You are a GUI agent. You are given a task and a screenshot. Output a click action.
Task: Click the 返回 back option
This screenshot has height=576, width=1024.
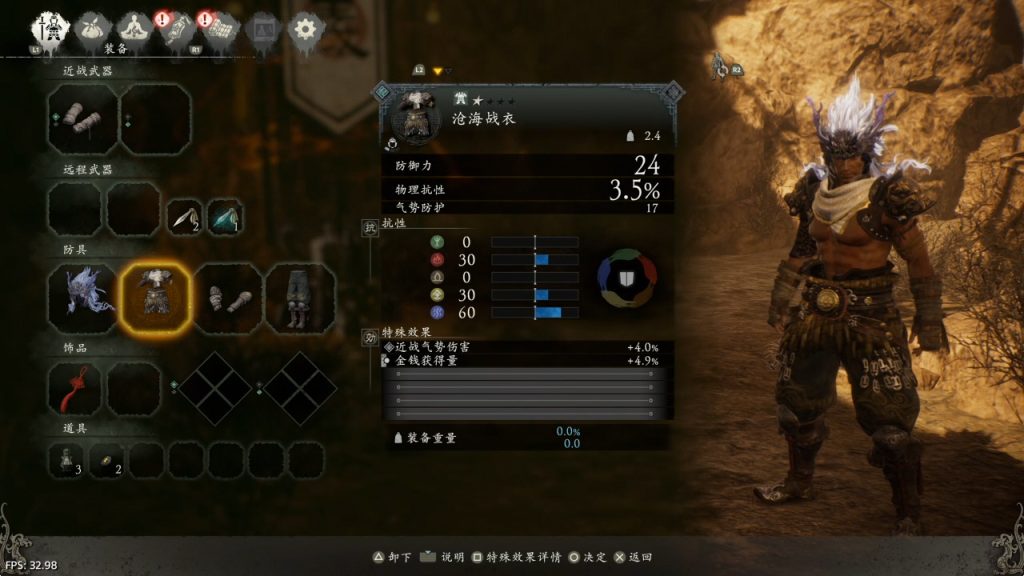coord(633,557)
